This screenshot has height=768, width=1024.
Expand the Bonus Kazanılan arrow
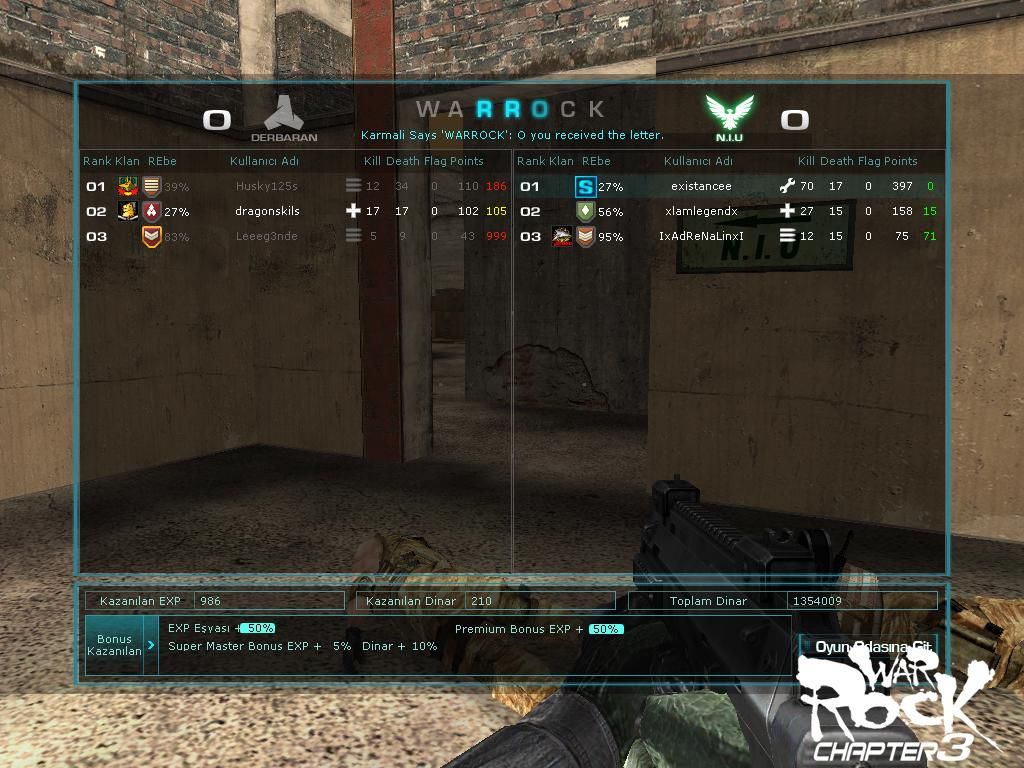click(151, 645)
